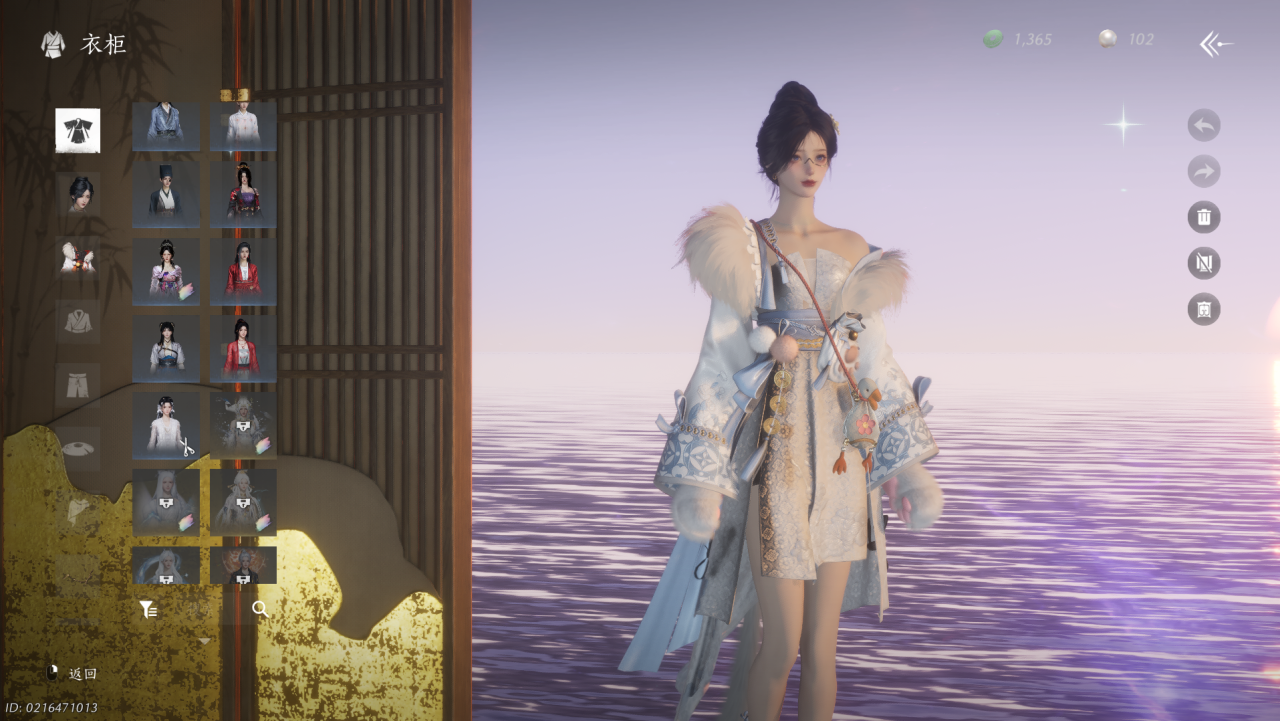Viewport: 1280px width, 721px height.
Task: Expand the list with the small down arrow
Action: pos(204,641)
